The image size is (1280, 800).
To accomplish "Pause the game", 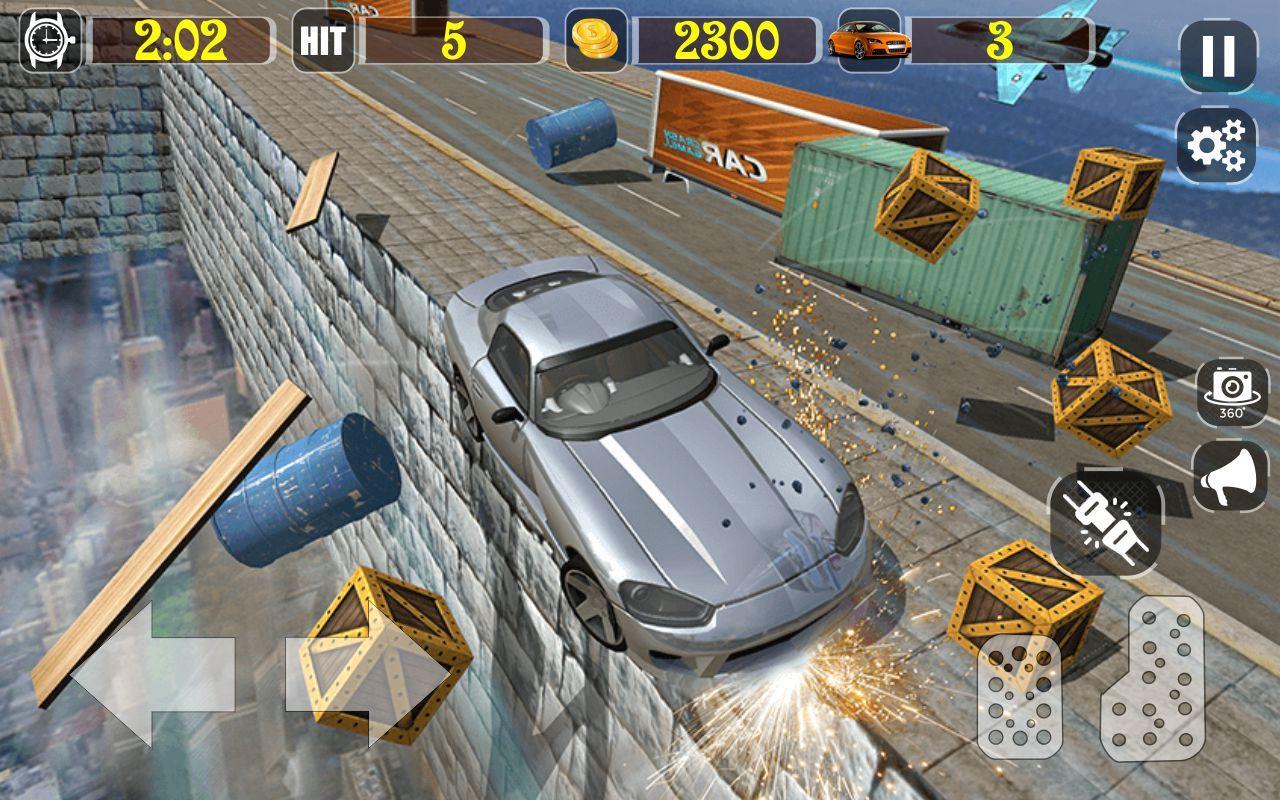I will (x=1216, y=55).
